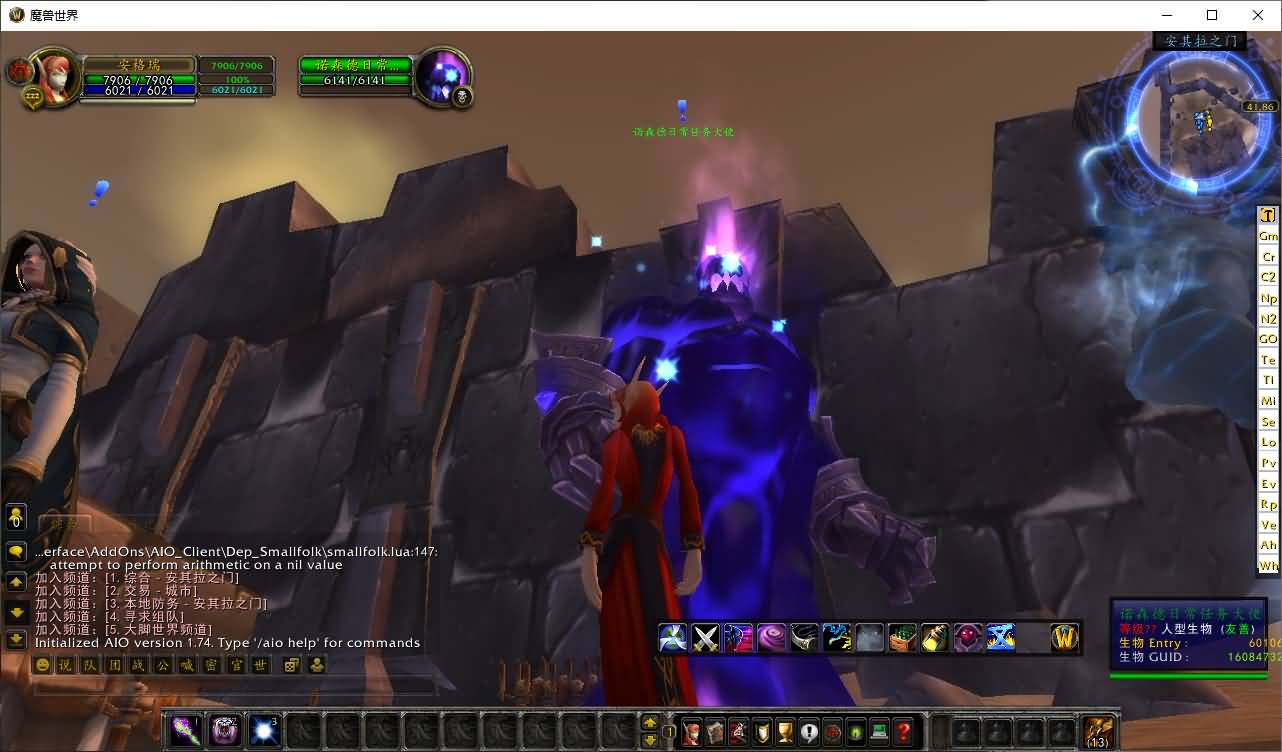The height and width of the screenshot is (752, 1282).
Task: Open the red question mark help button
Action: [x=903, y=732]
